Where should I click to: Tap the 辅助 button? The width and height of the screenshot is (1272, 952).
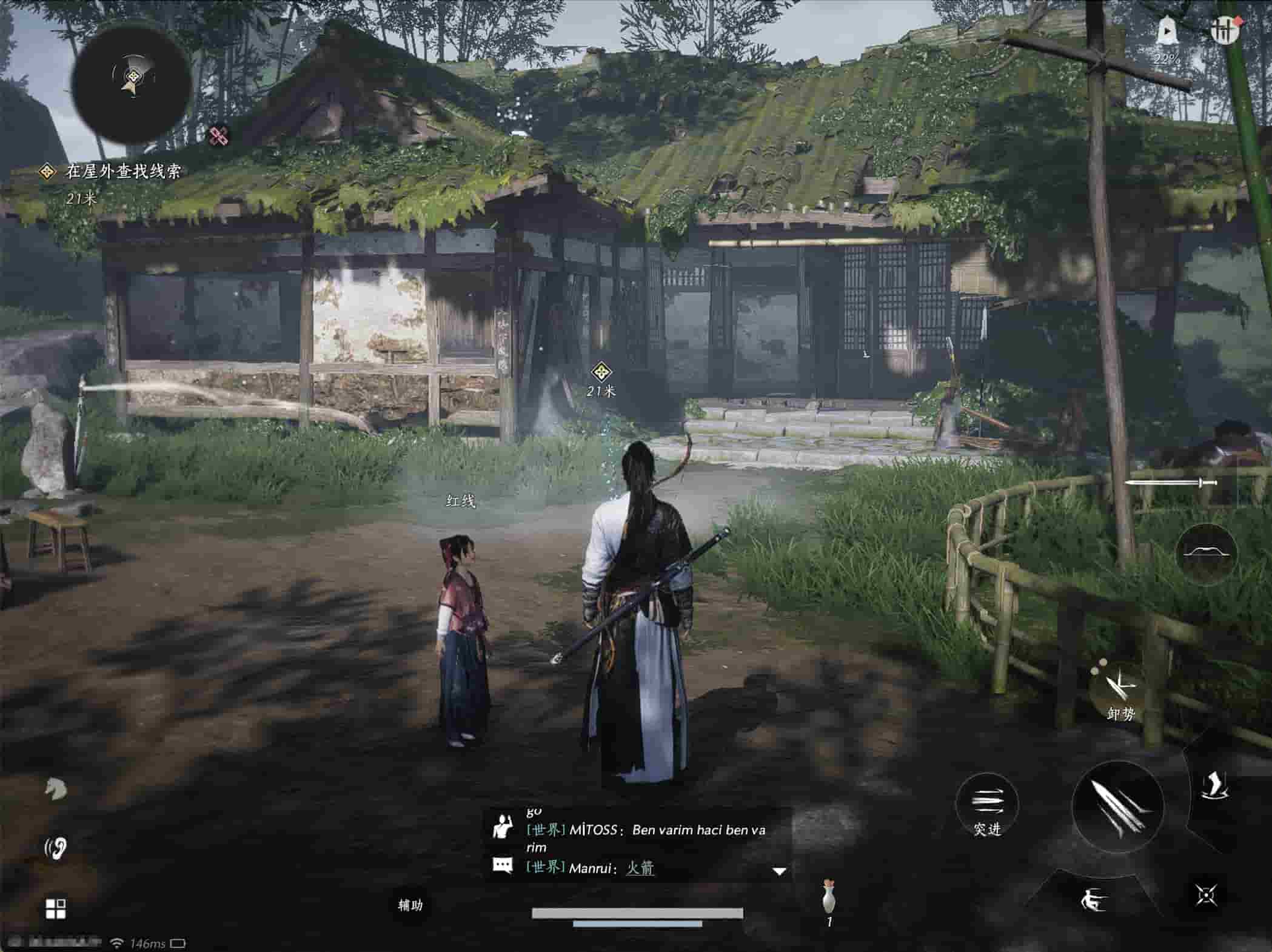click(410, 905)
